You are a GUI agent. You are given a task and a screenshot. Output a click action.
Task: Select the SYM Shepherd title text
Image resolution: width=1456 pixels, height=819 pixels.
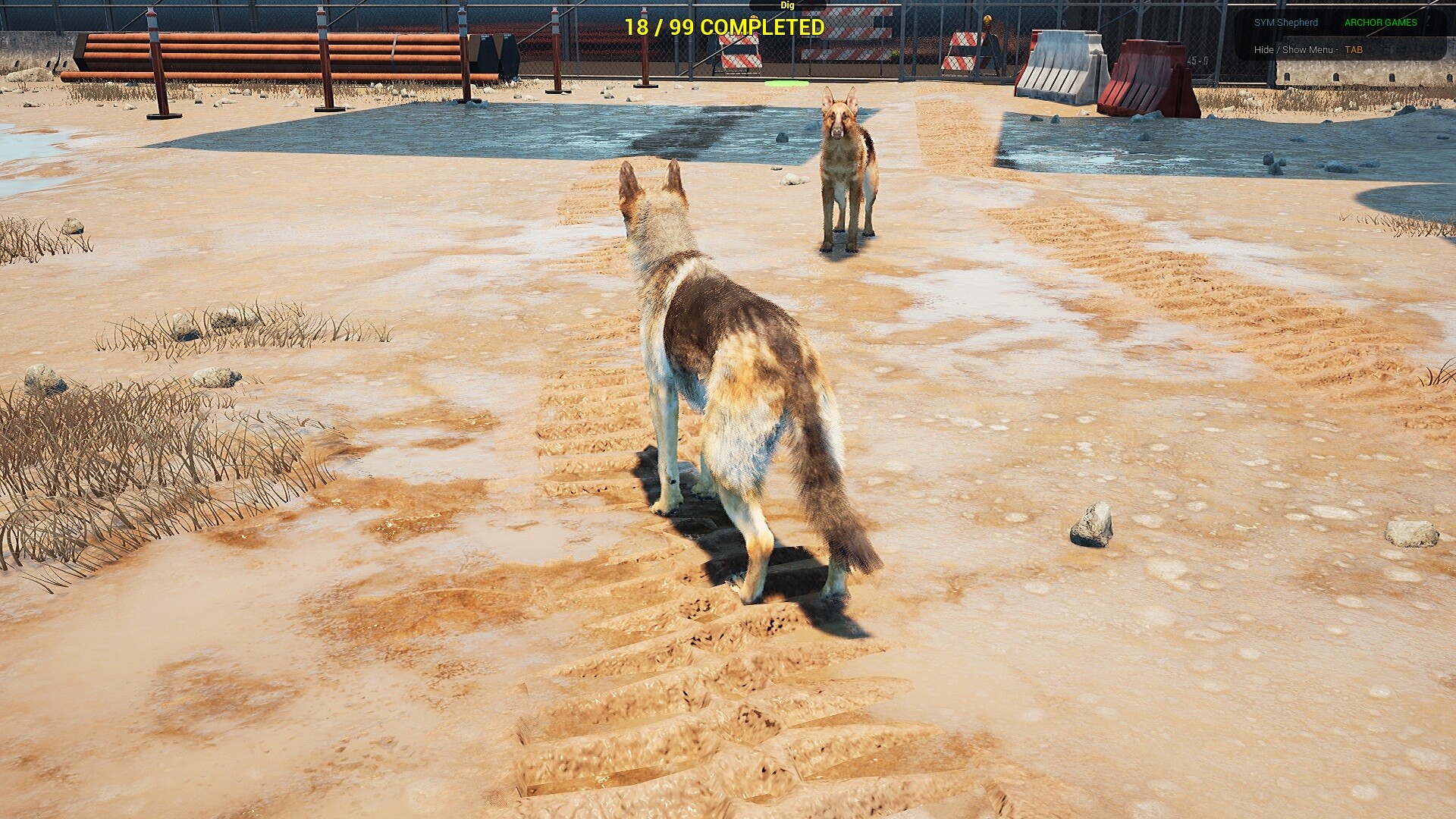pyautogui.click(x=1287, y=22)
